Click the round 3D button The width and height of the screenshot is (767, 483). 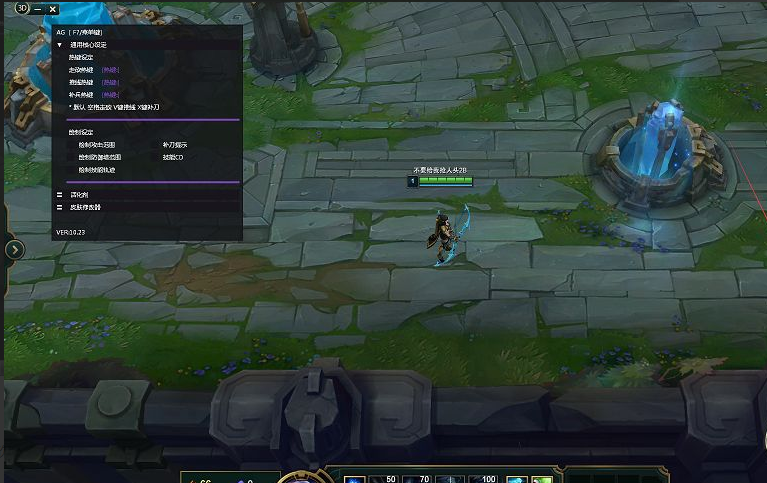[x=22, y=9]
